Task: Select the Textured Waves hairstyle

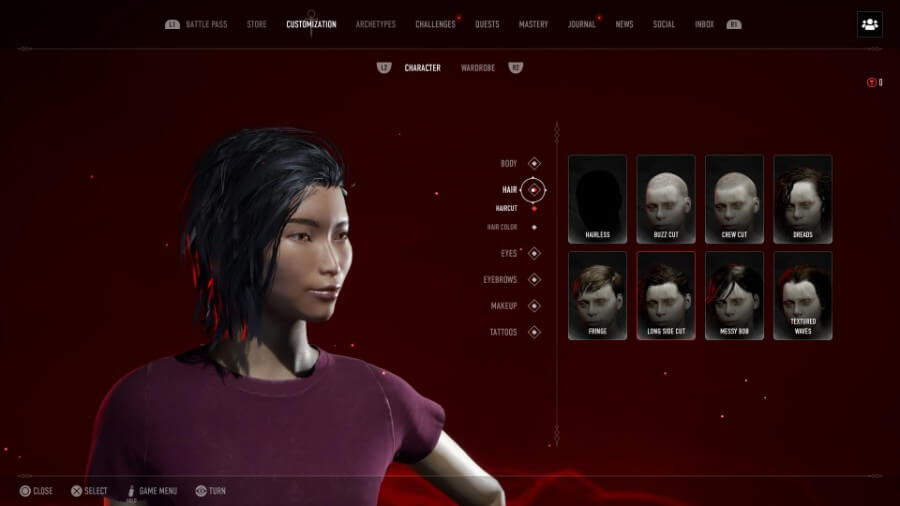Action: point(802,294)
